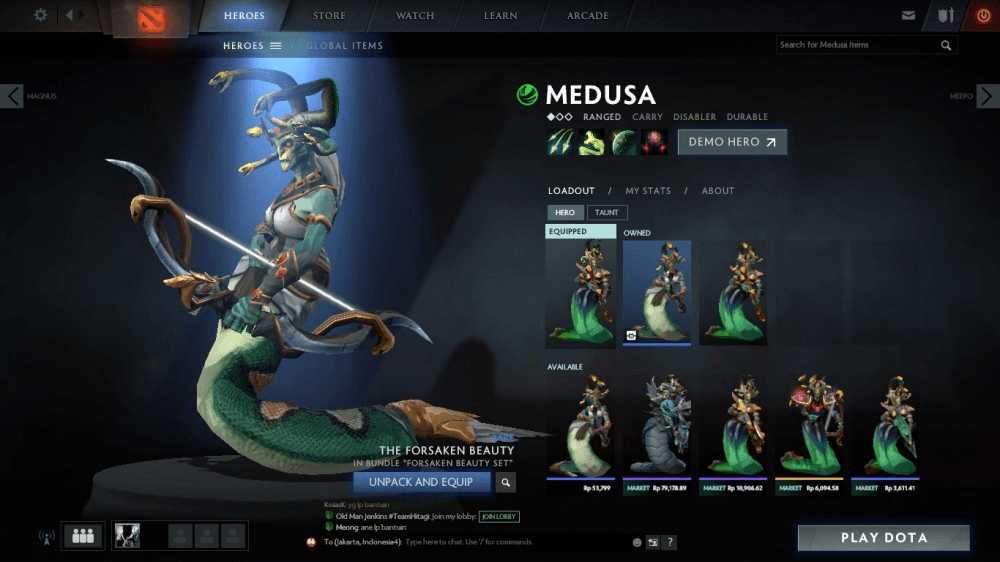Go to next hero Meepo
The image size is (1000, 562).
tap(987, 96)
